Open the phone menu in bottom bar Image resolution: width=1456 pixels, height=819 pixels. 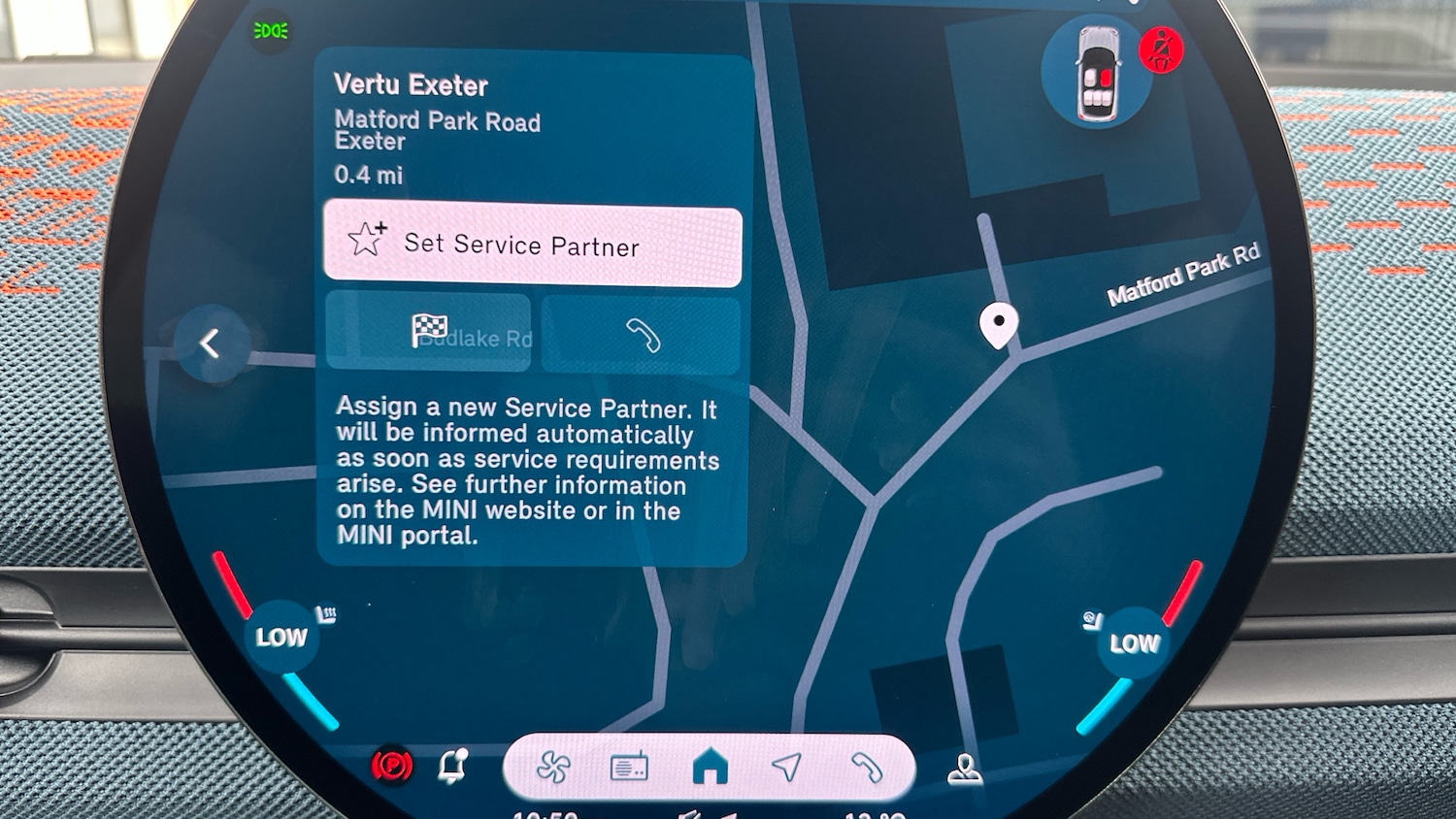tap(865, 767)
